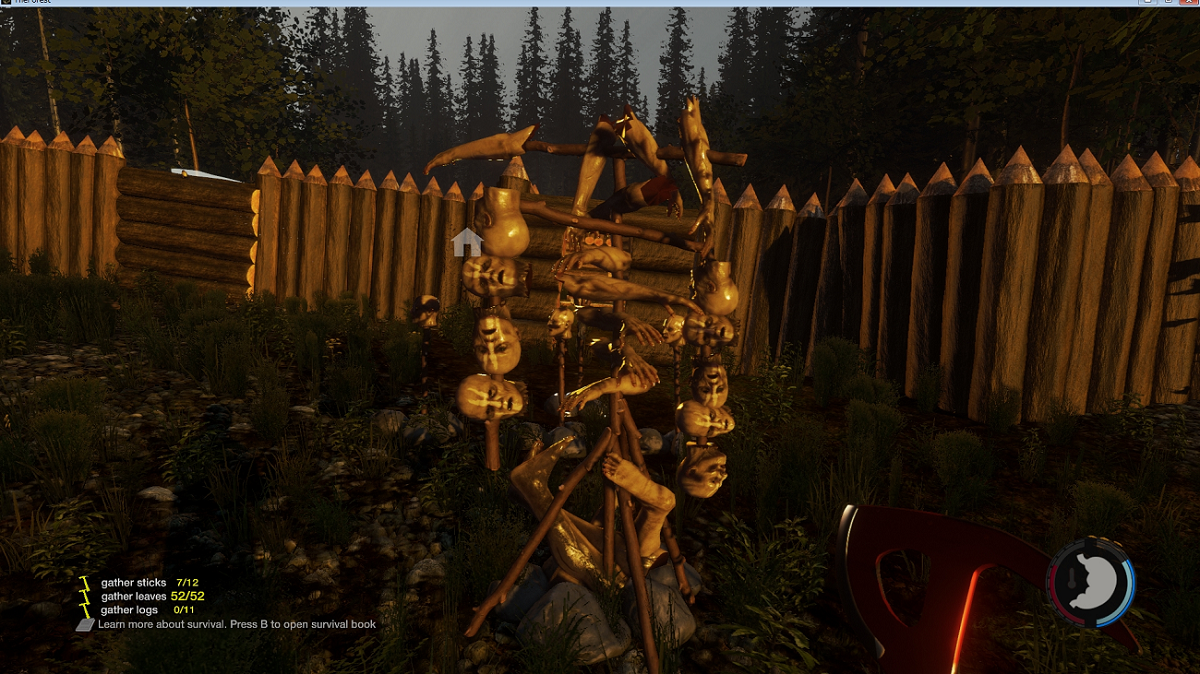Viewport: 1200px width, 674px height.
Task: Click the circular stomach status gauge
Action: (x=1090, y=582)
